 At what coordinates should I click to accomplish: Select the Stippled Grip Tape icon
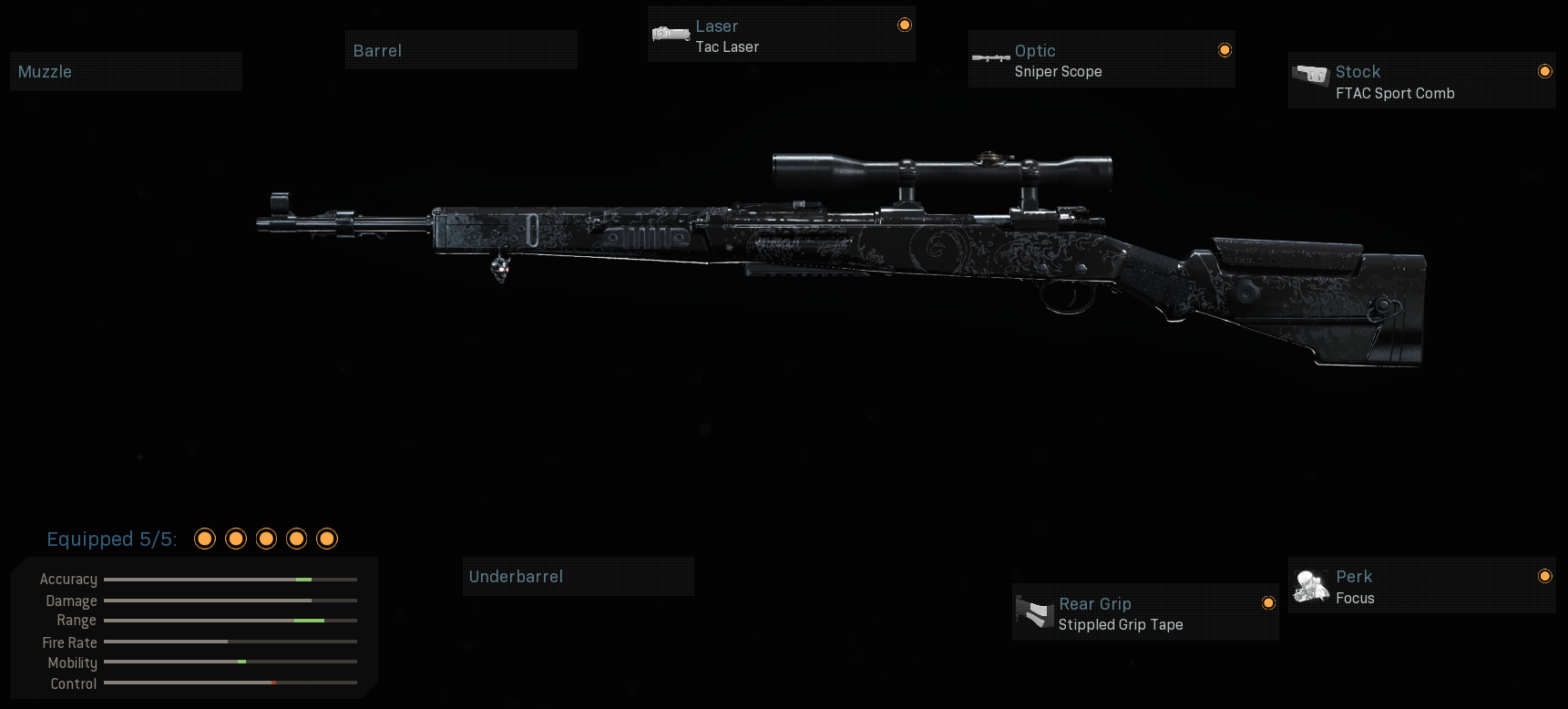1033,611
